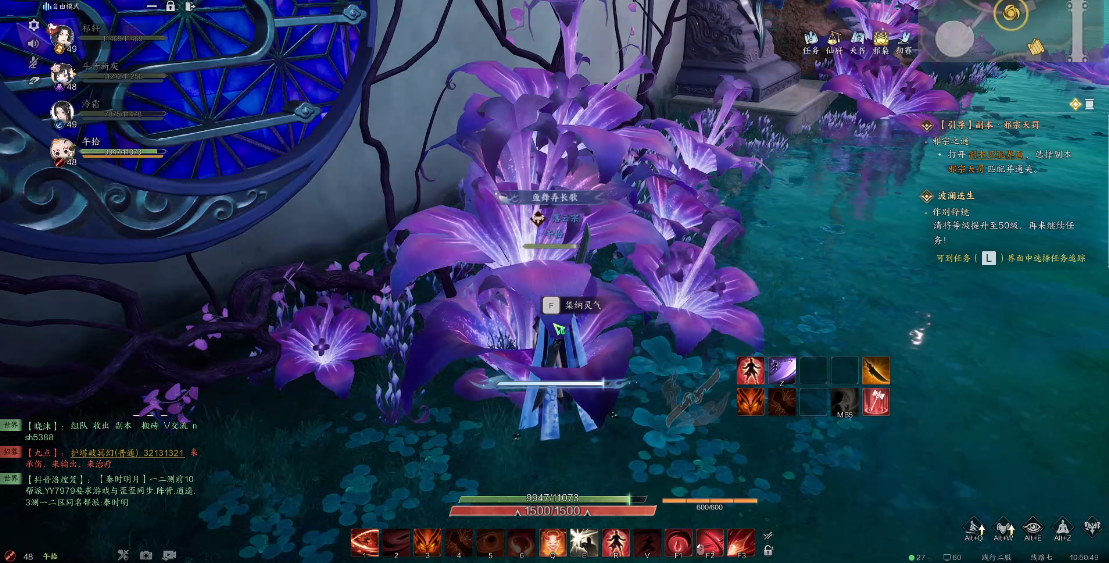Use the orange blade skill icon

click(x=876, y=370)
